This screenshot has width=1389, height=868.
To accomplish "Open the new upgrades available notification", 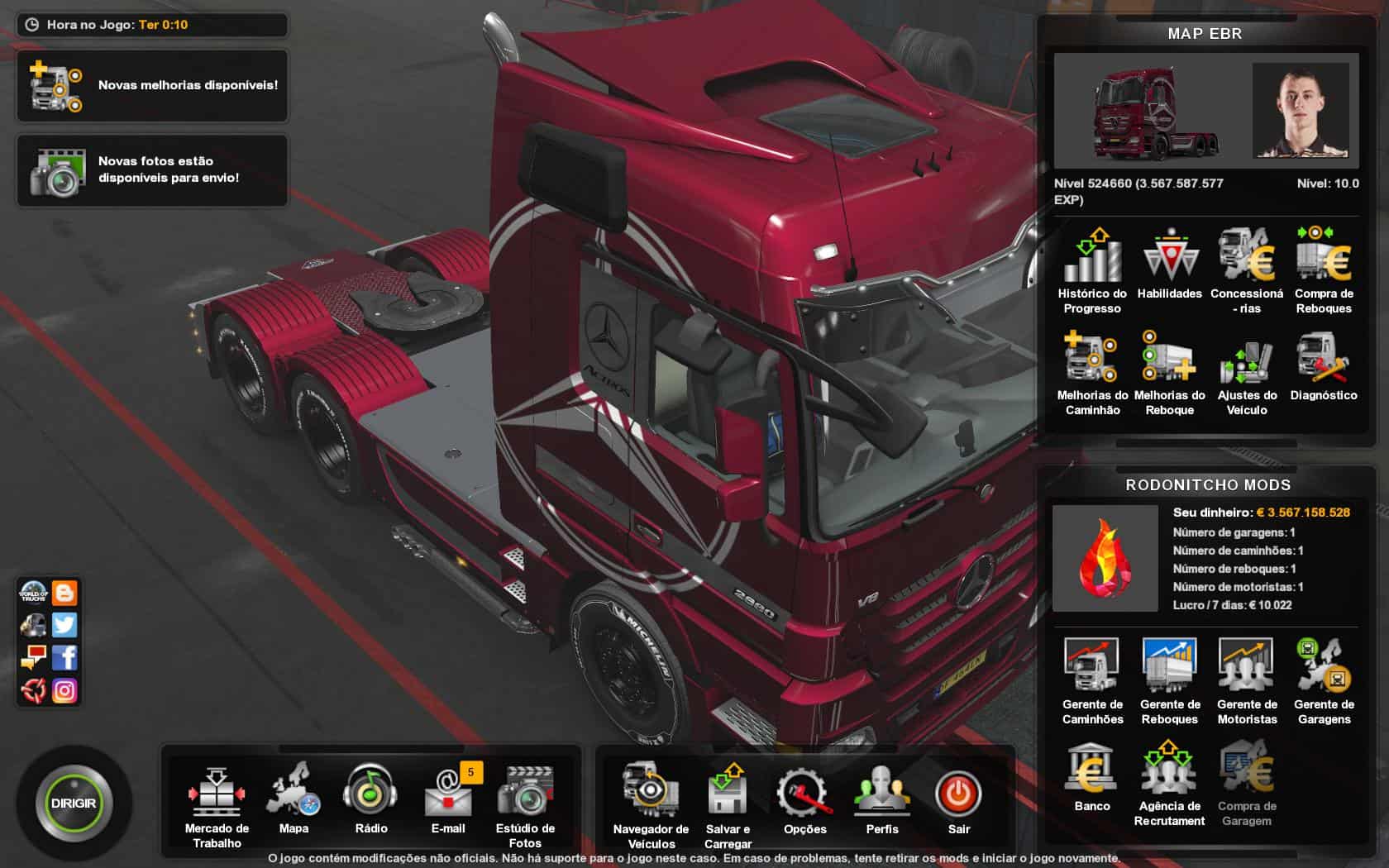I will 153,85.
